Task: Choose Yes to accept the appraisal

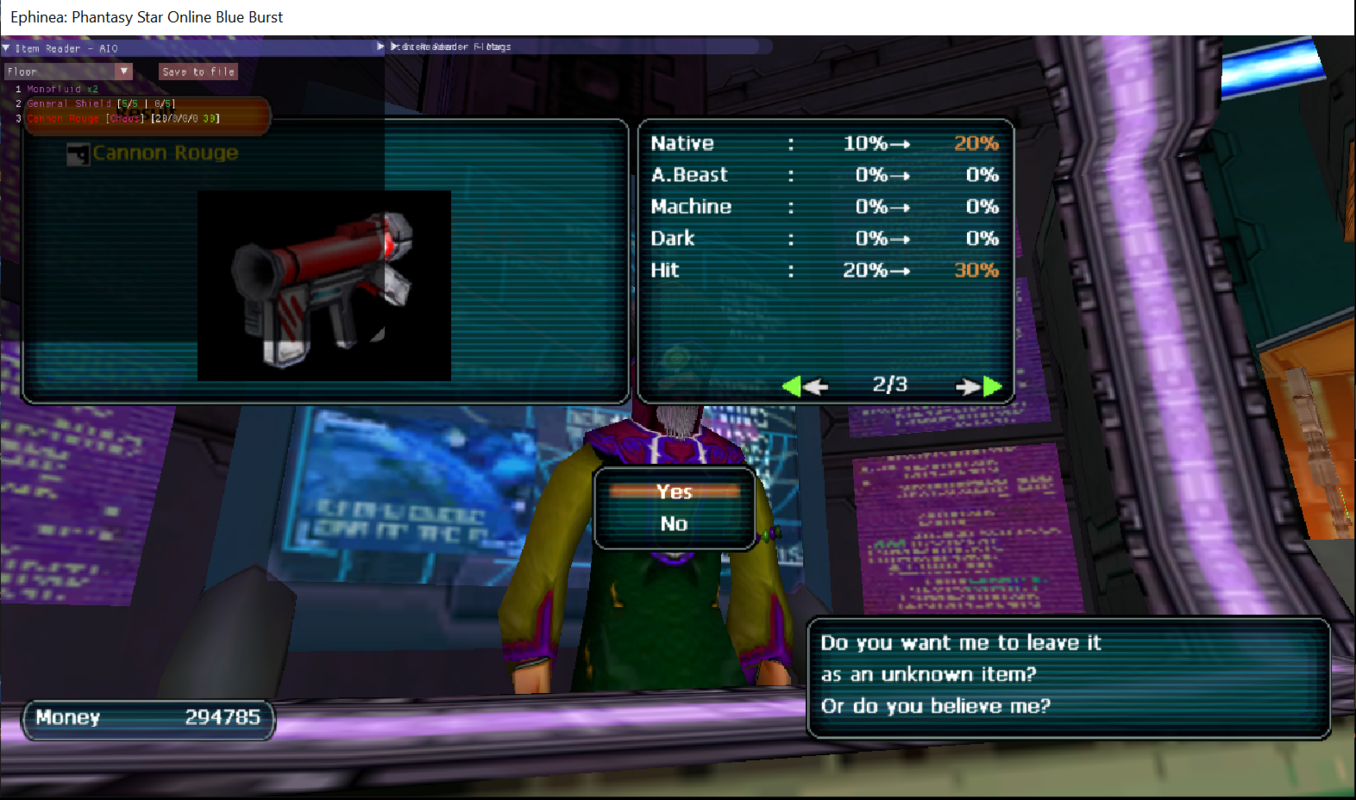Action: (x=674, y=491)
